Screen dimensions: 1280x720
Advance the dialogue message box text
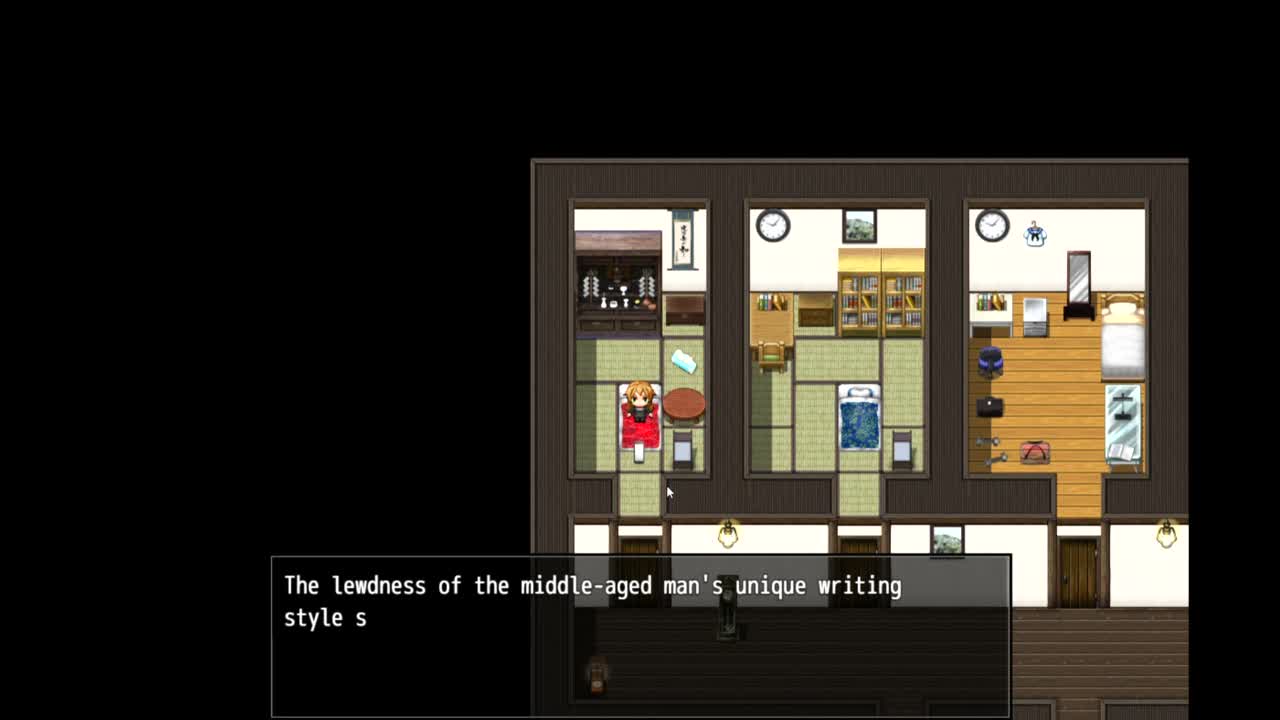640,636
